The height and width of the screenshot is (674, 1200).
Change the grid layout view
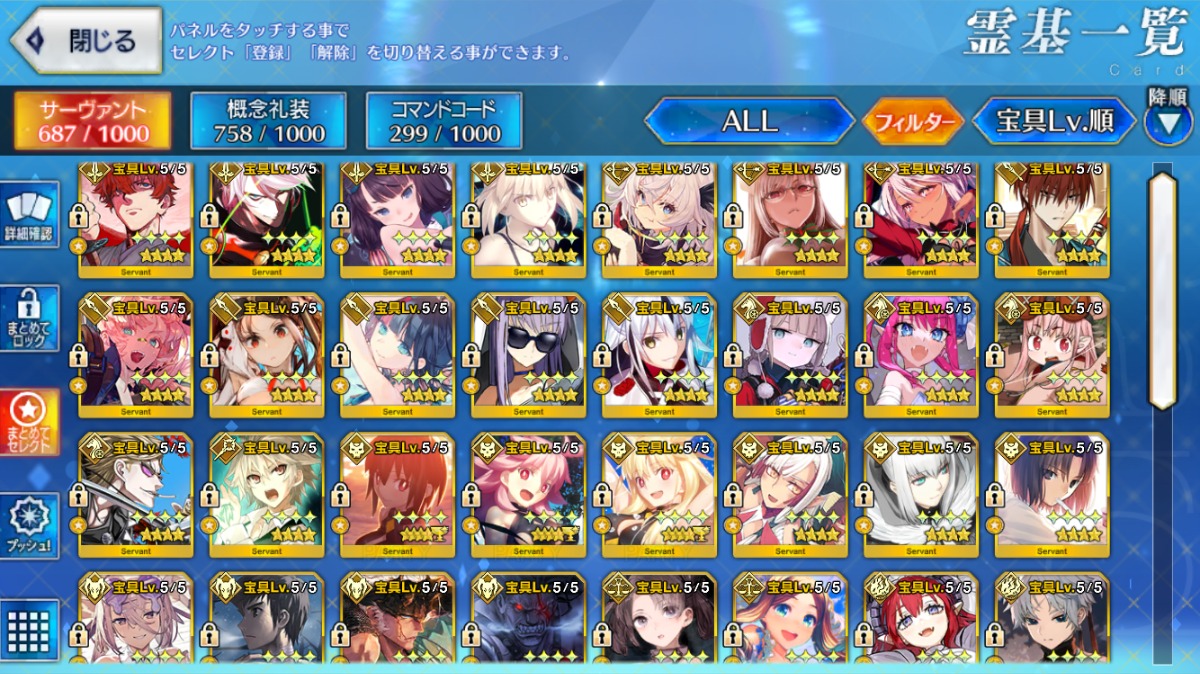(30, 629)
